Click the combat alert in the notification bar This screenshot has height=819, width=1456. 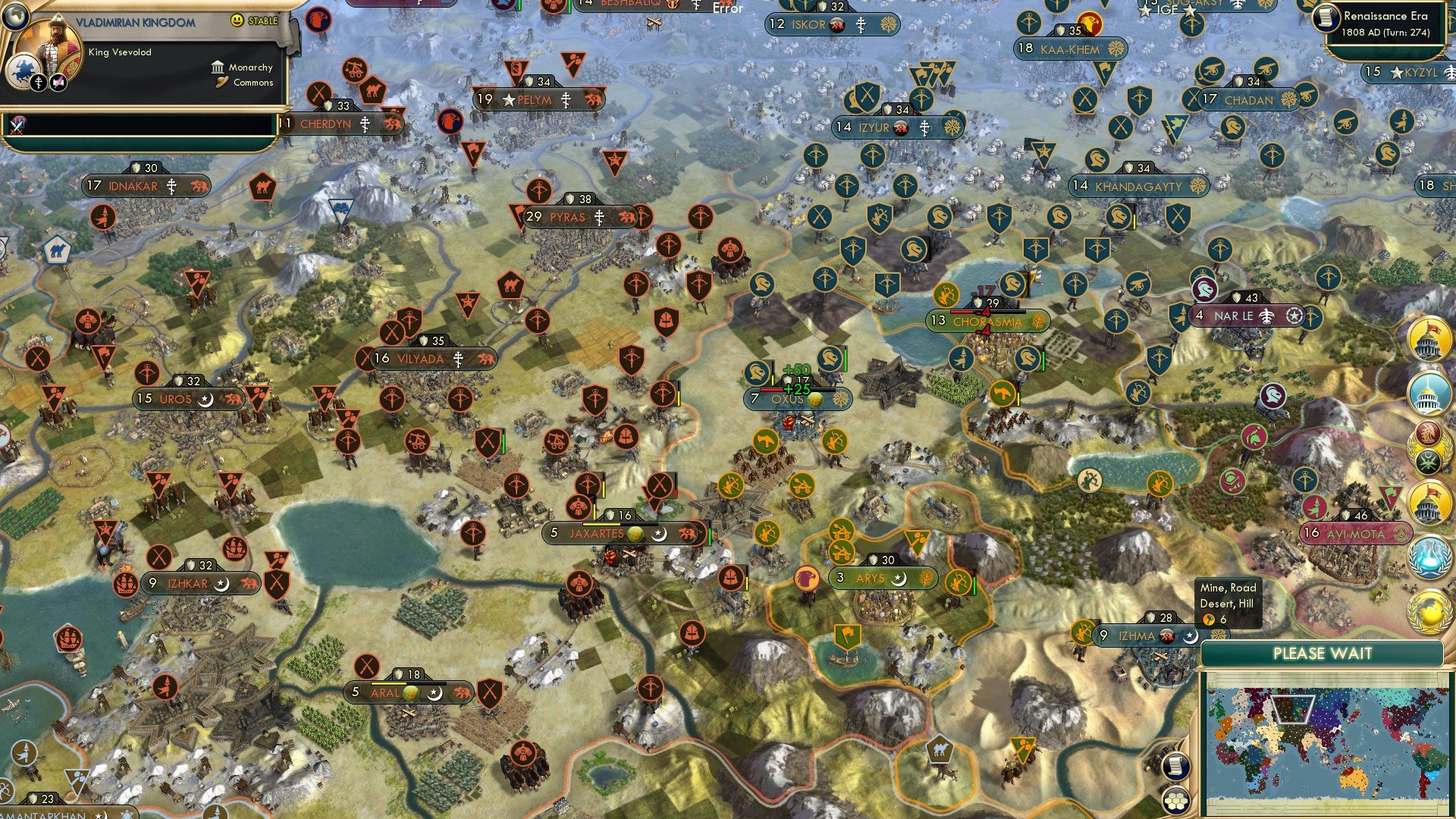click(16, 124)
